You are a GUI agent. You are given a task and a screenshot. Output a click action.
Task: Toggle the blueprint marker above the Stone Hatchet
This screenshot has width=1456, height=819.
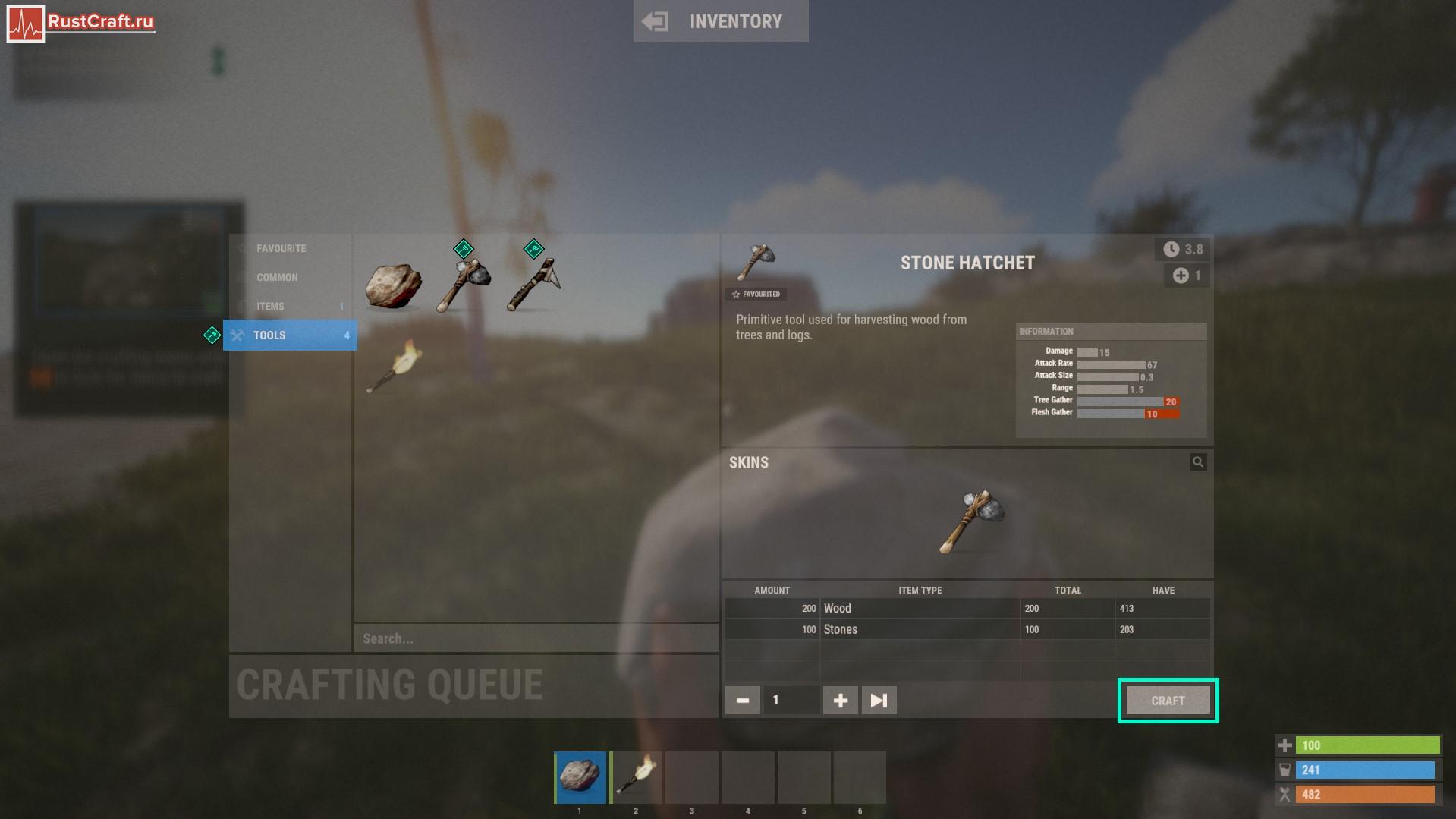[x=462, y=248]
